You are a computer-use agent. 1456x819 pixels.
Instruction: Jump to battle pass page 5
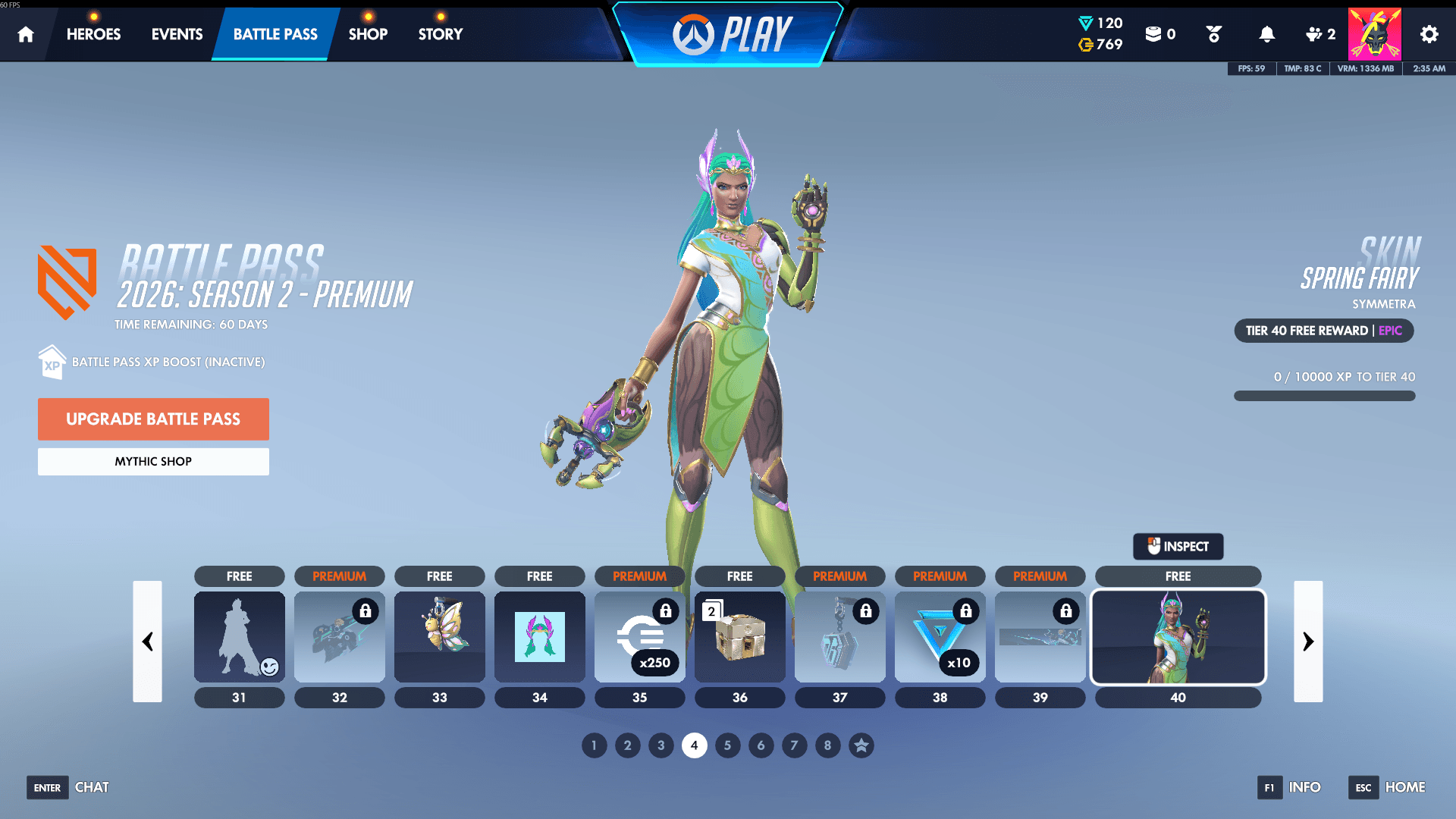point(727,745)
